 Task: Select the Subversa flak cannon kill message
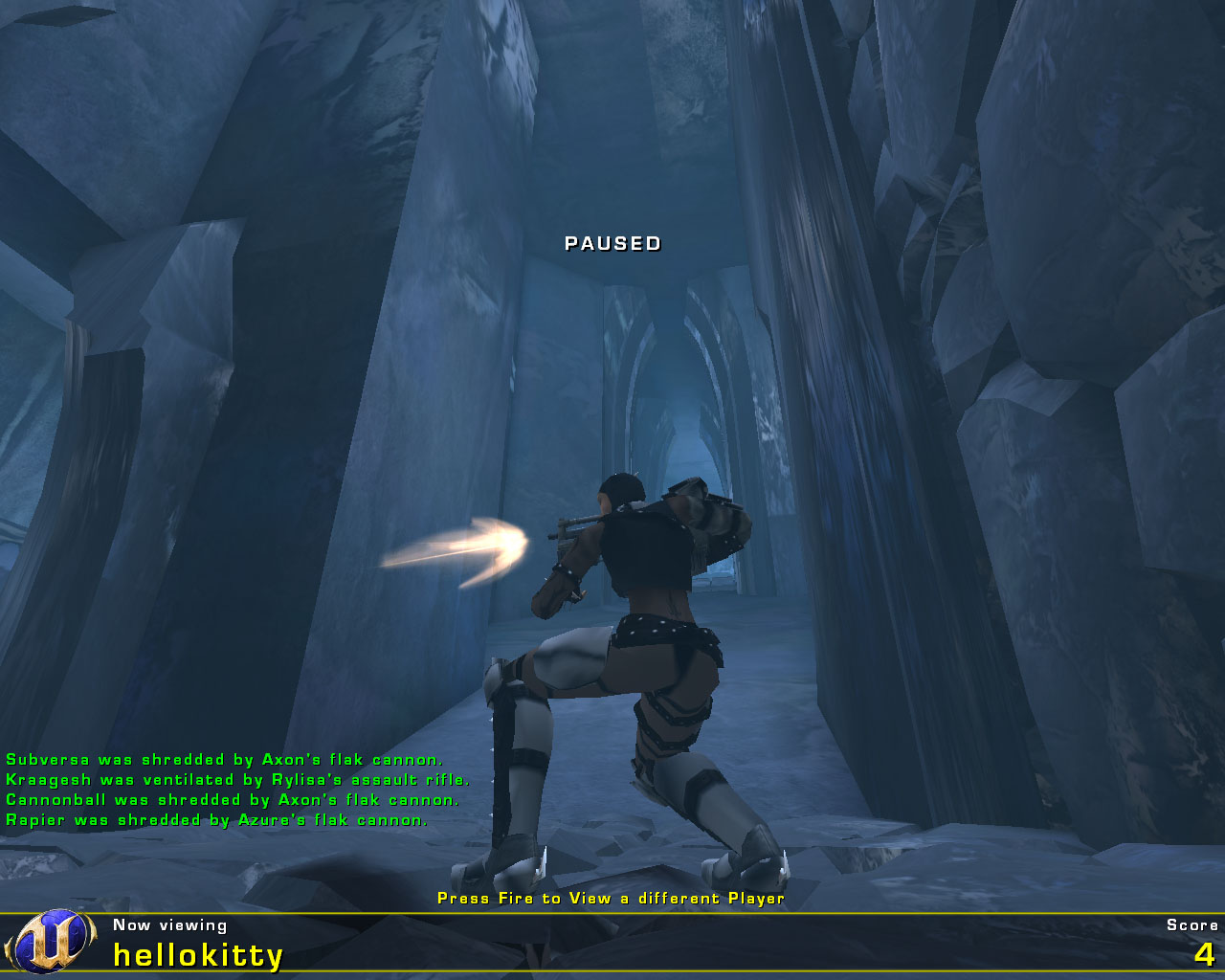[x=225, y=759]
